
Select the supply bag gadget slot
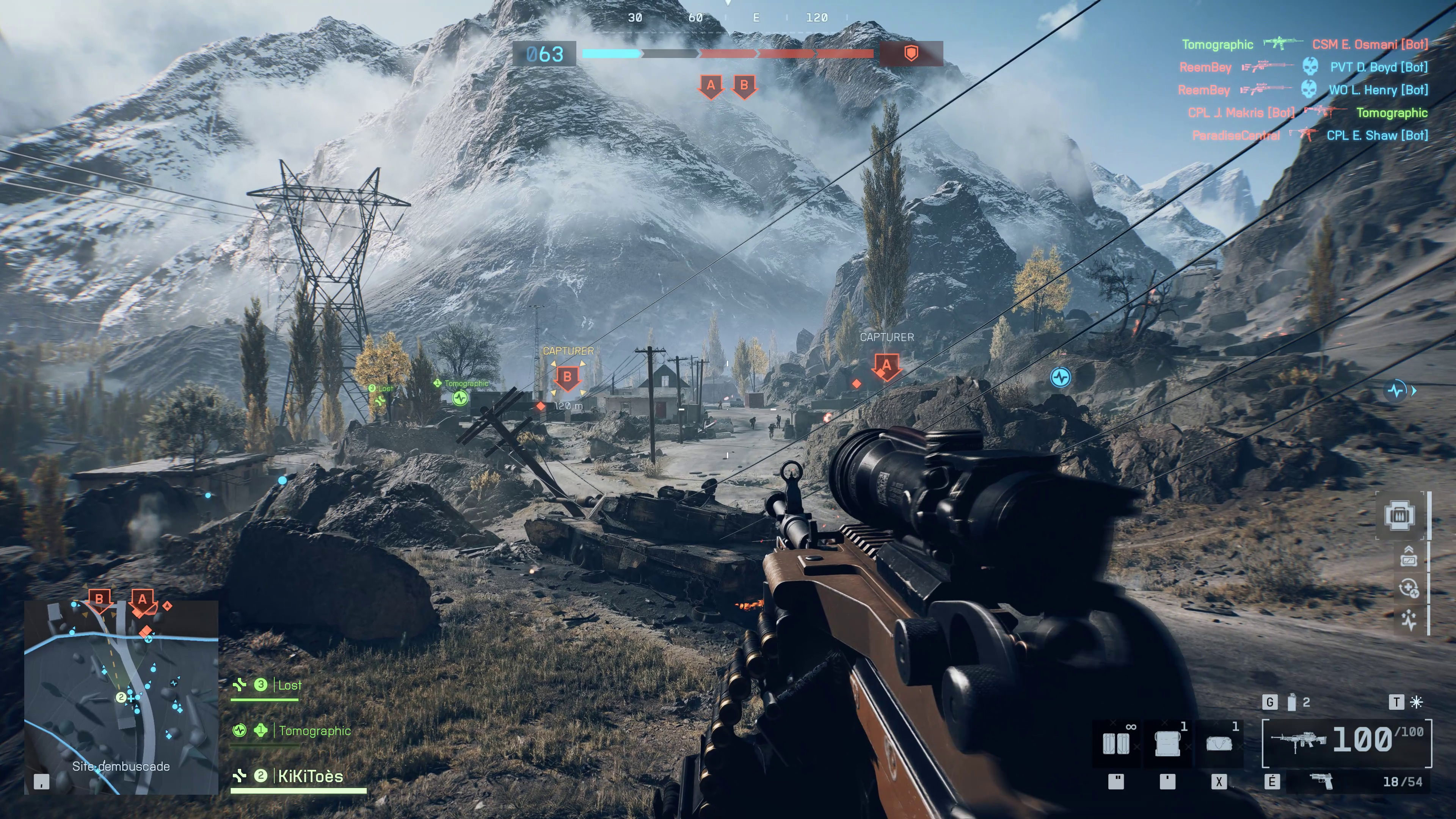(1219, 743)
